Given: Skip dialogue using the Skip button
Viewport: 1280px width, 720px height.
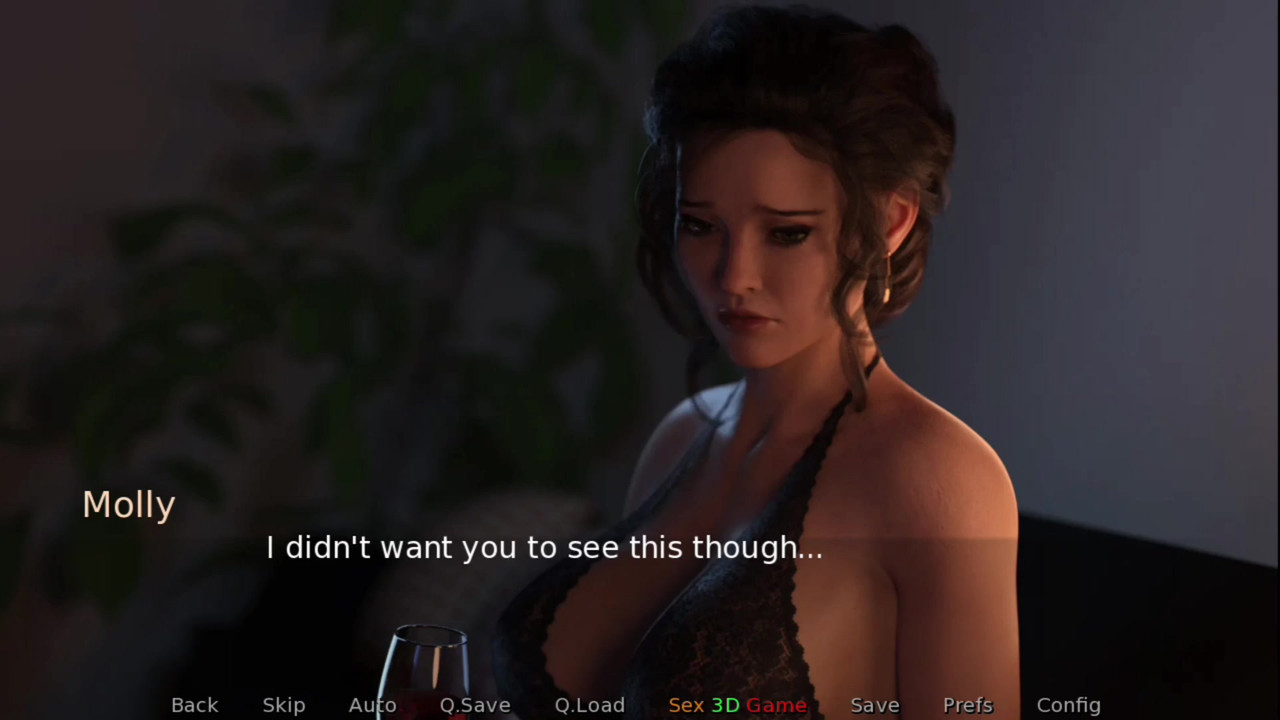Looking at the screenshot, I should coord(284,705).
